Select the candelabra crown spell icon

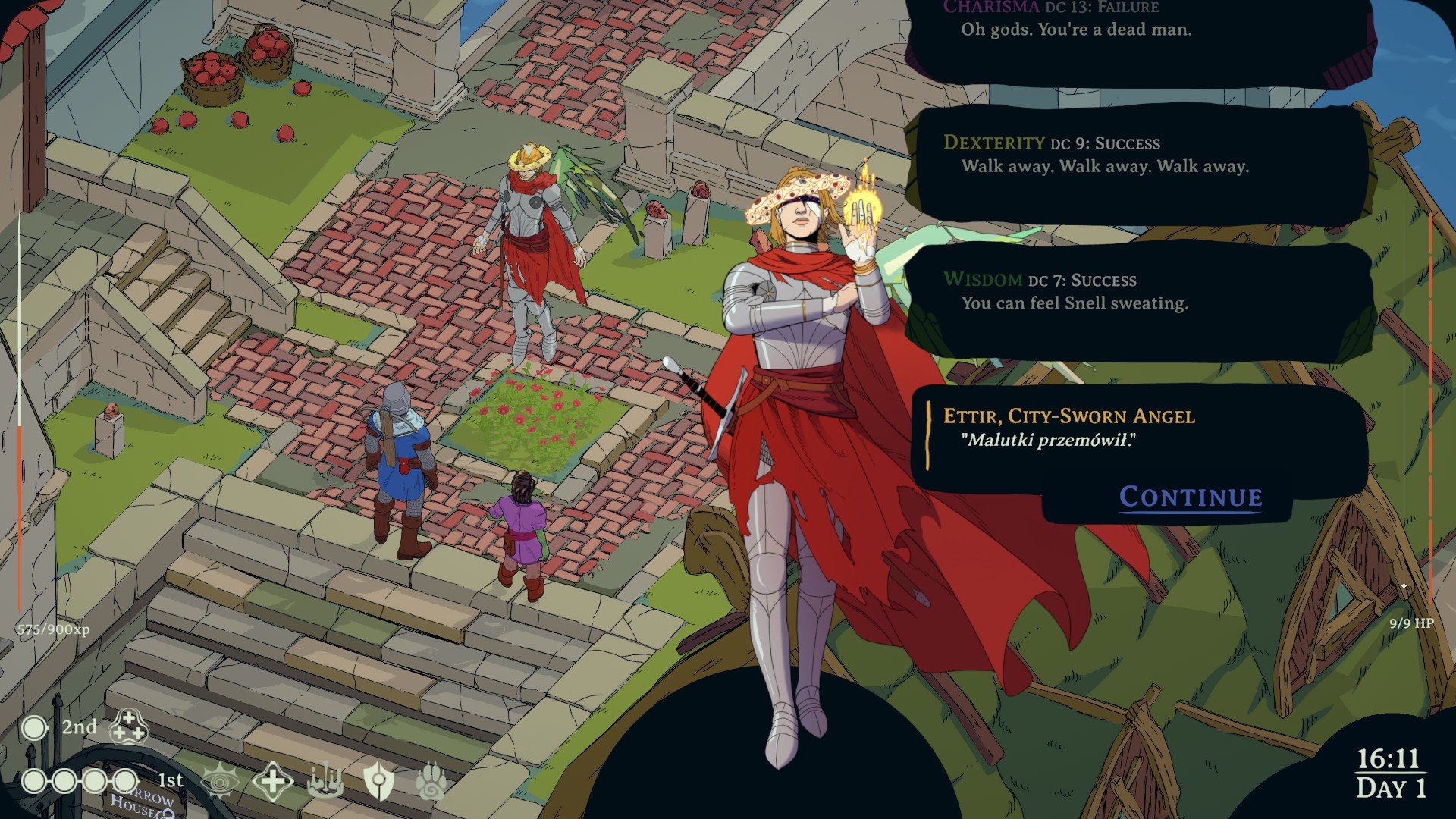tap(325, 781)
